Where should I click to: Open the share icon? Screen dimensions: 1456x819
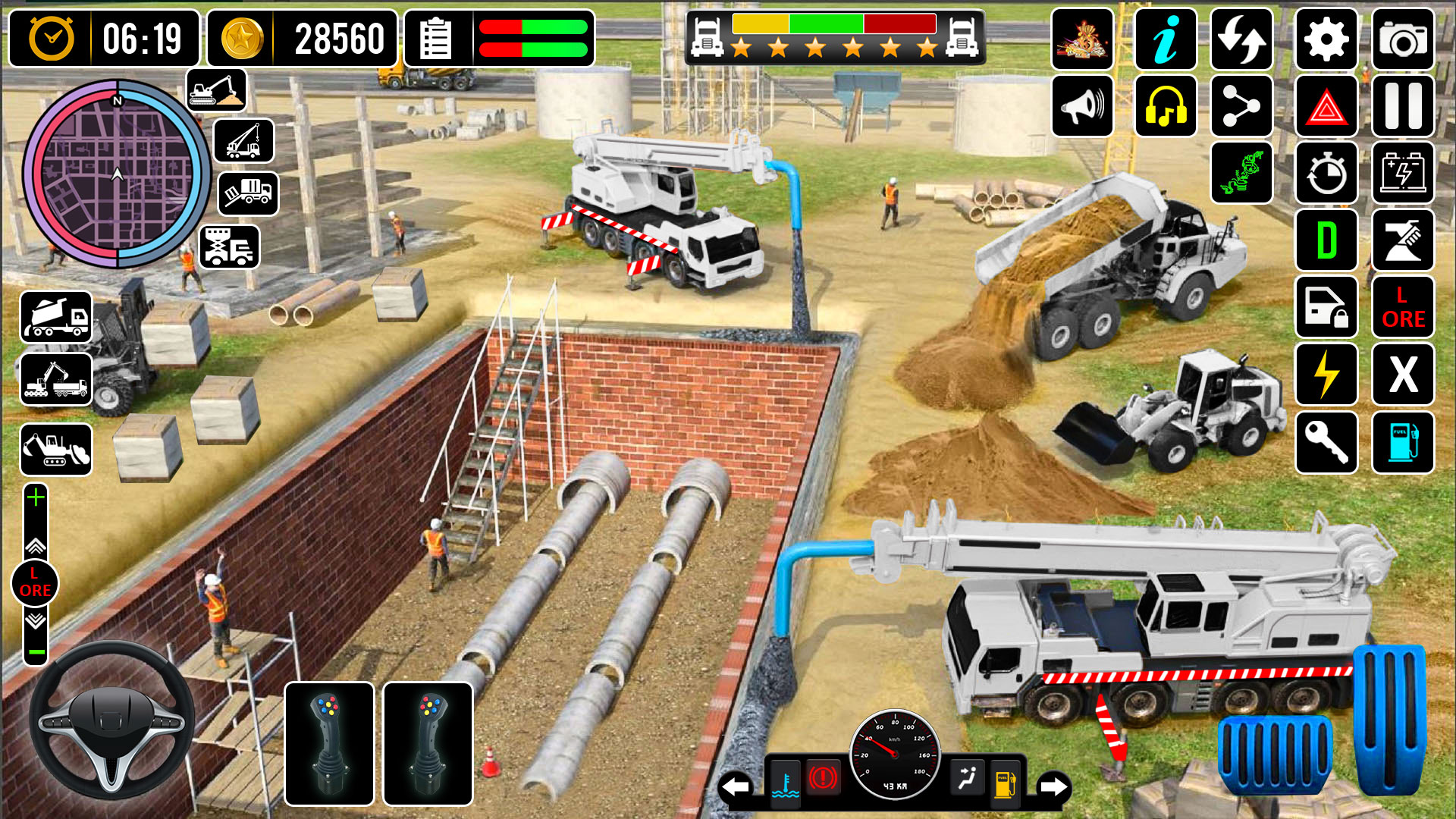[1241, 107]
